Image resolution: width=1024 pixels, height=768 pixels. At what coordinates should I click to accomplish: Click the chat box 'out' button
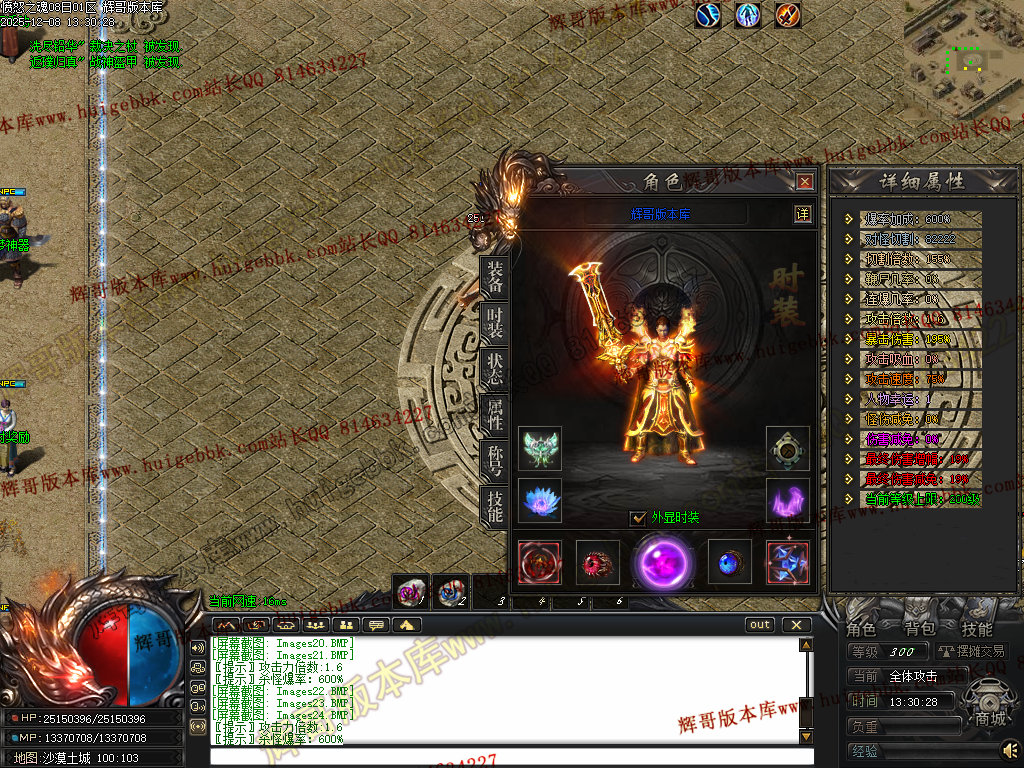coord(760,625)
